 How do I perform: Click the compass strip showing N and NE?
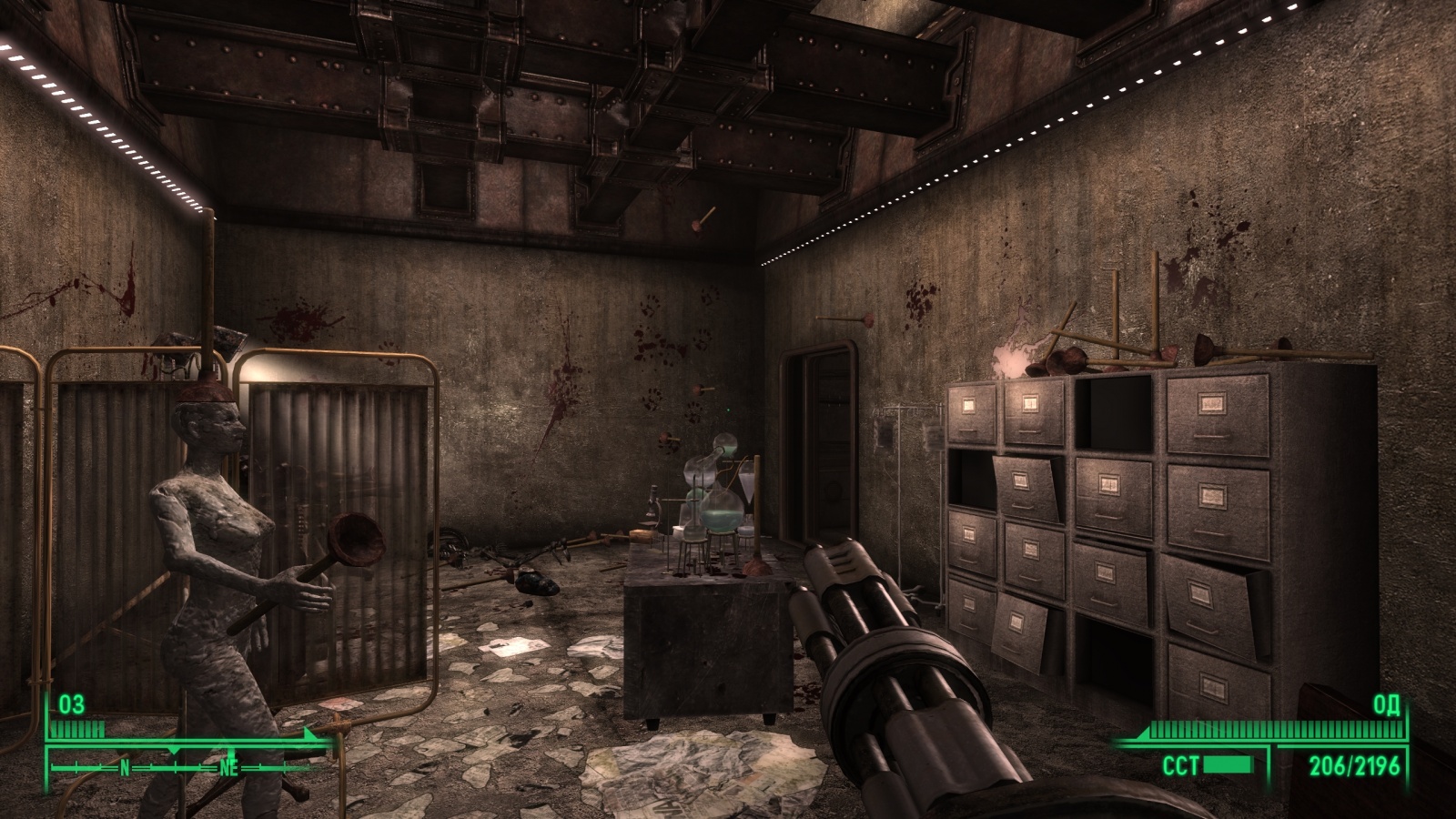(x=182, y=766)
